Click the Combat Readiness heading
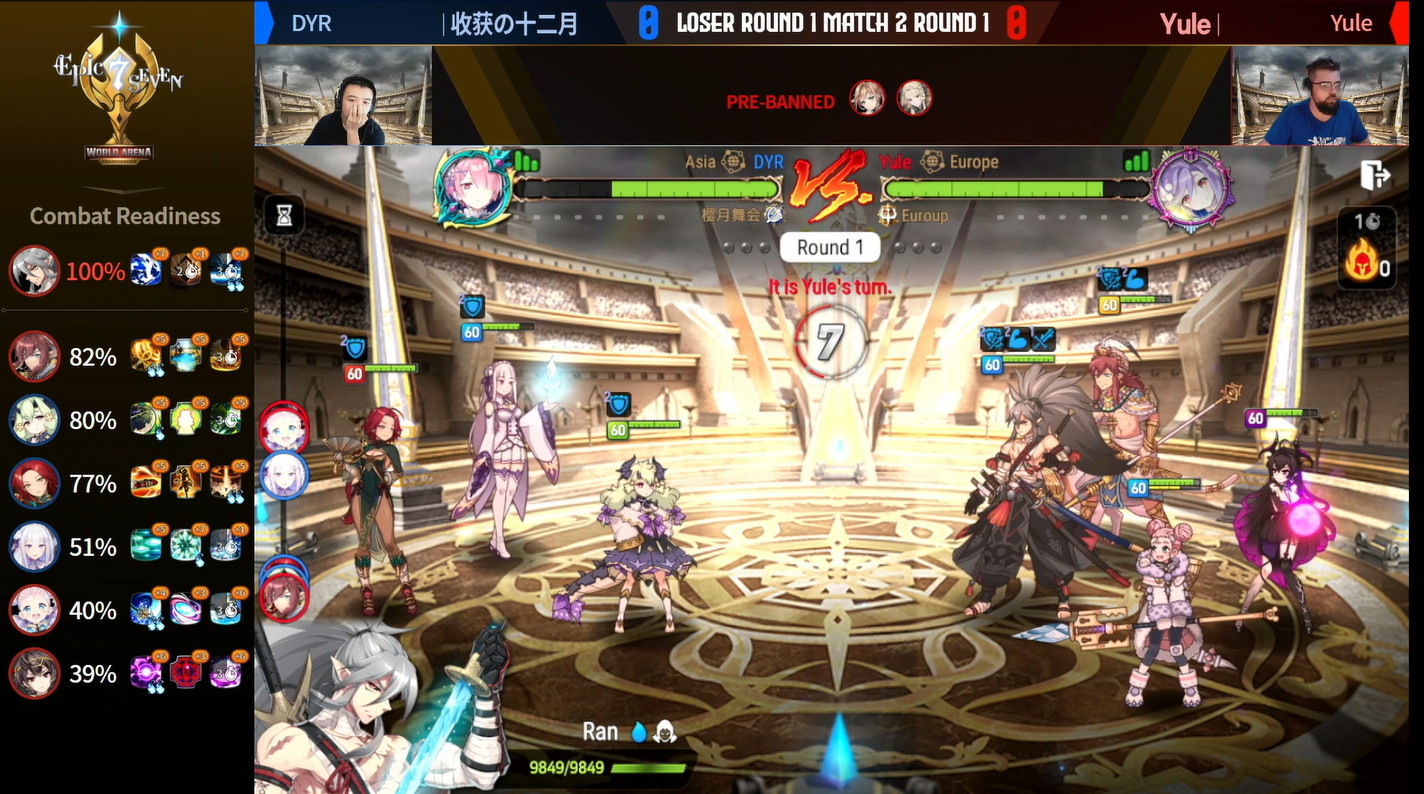Viewport: 1424px width, 794px height. 124,216
